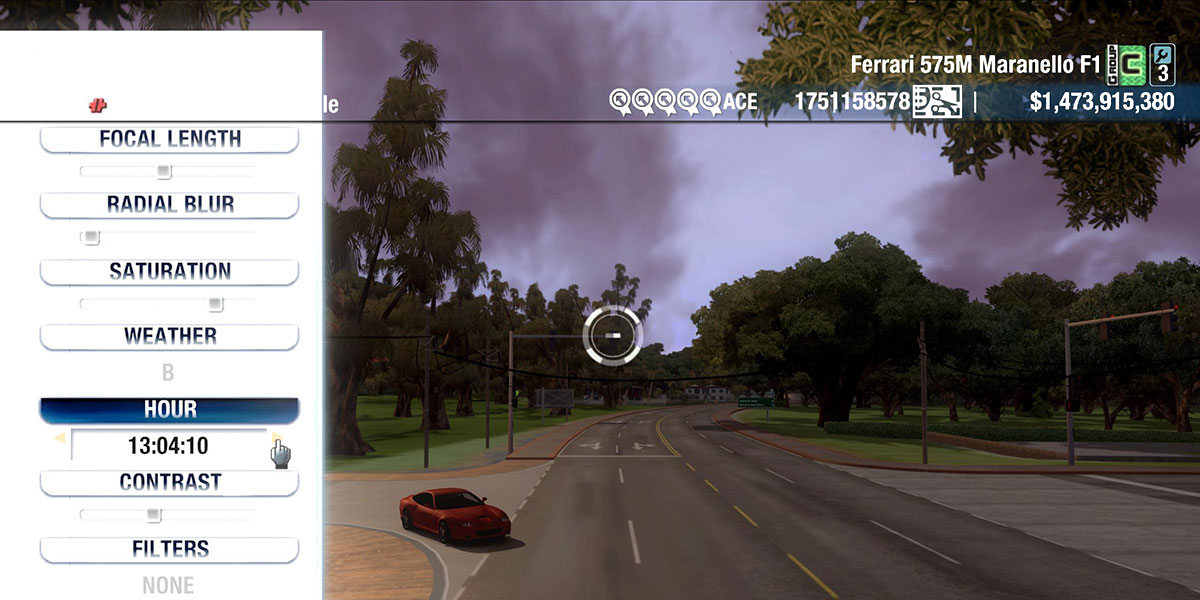The width and height of the screenshot is (1200, 600).
Task: Click the radial blur slider handle
Action: tap(91, 237)
